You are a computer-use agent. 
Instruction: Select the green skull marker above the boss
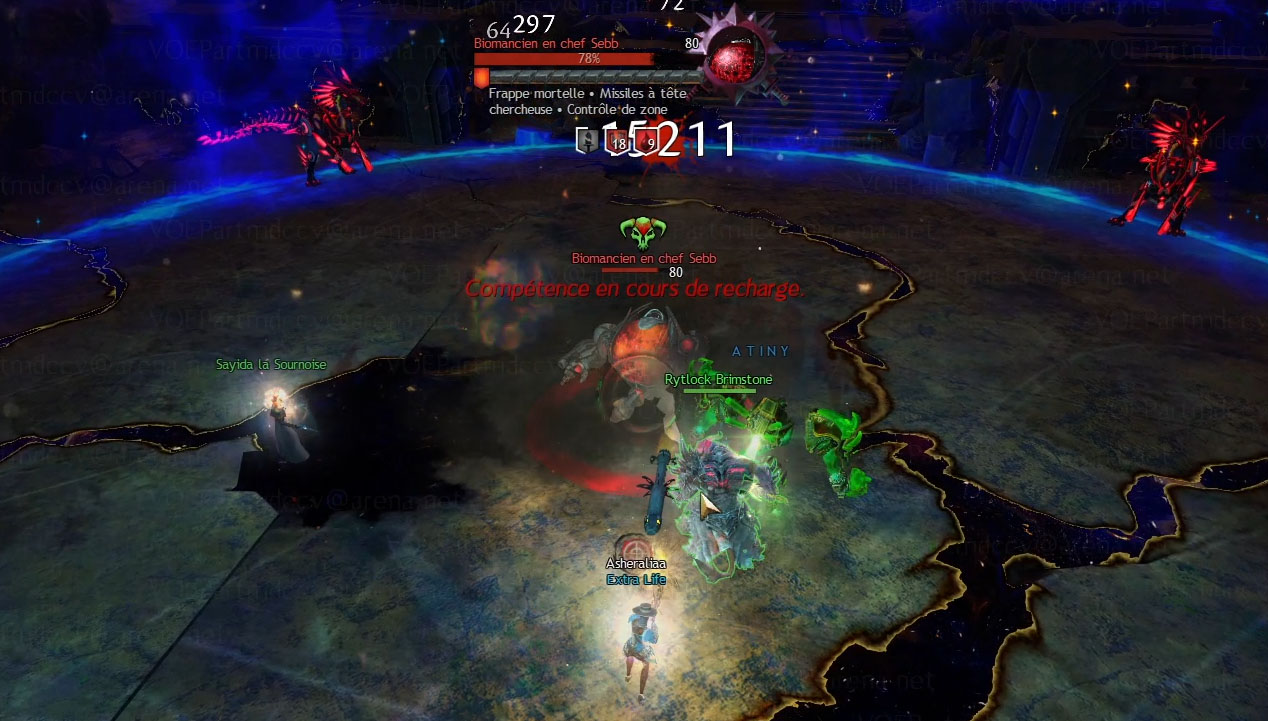point(641,233)
